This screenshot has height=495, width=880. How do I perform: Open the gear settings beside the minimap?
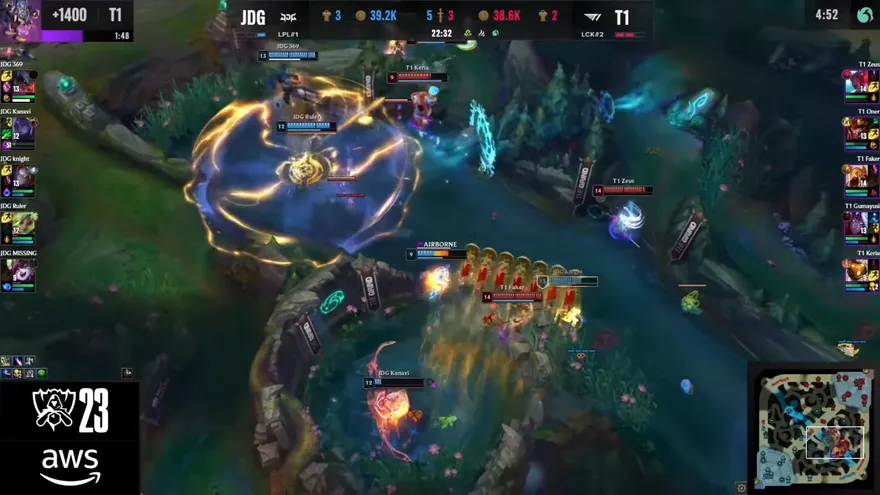tap(741, 487)
